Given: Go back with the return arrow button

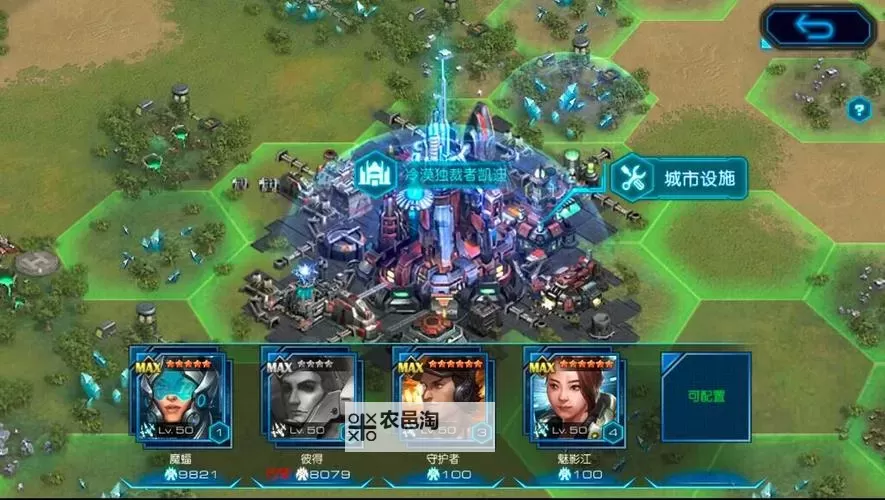Looking at the screenshot, I should pos(817,27).
